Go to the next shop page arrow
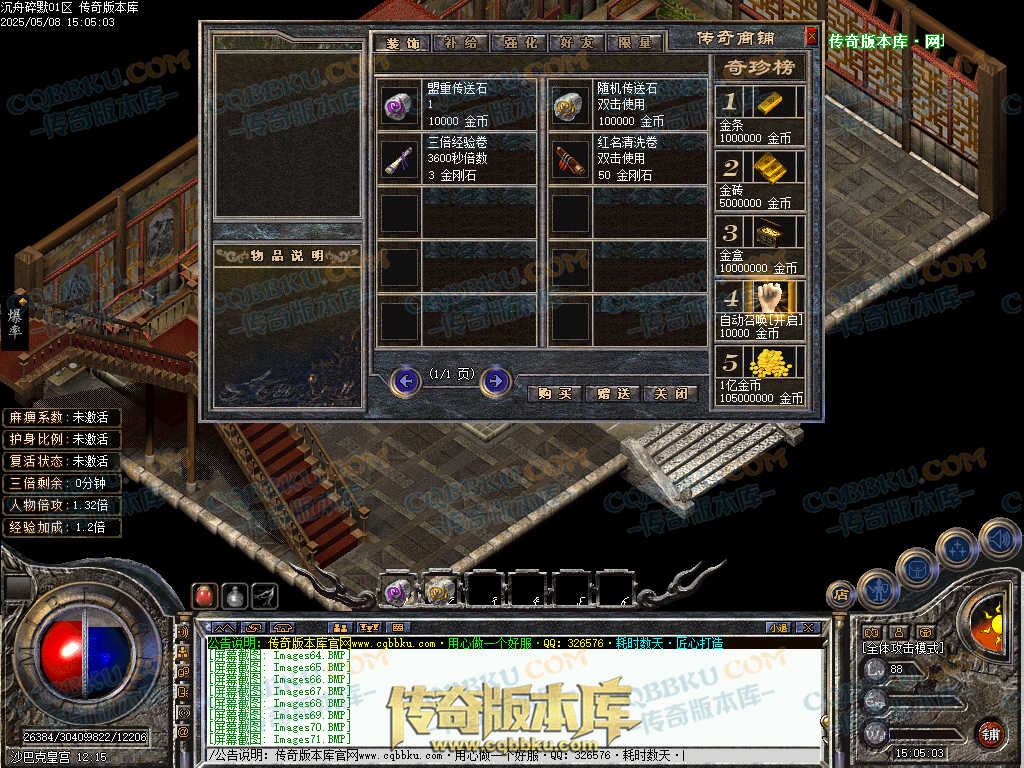The image size is (1024, 768). (x=496, y=381)
